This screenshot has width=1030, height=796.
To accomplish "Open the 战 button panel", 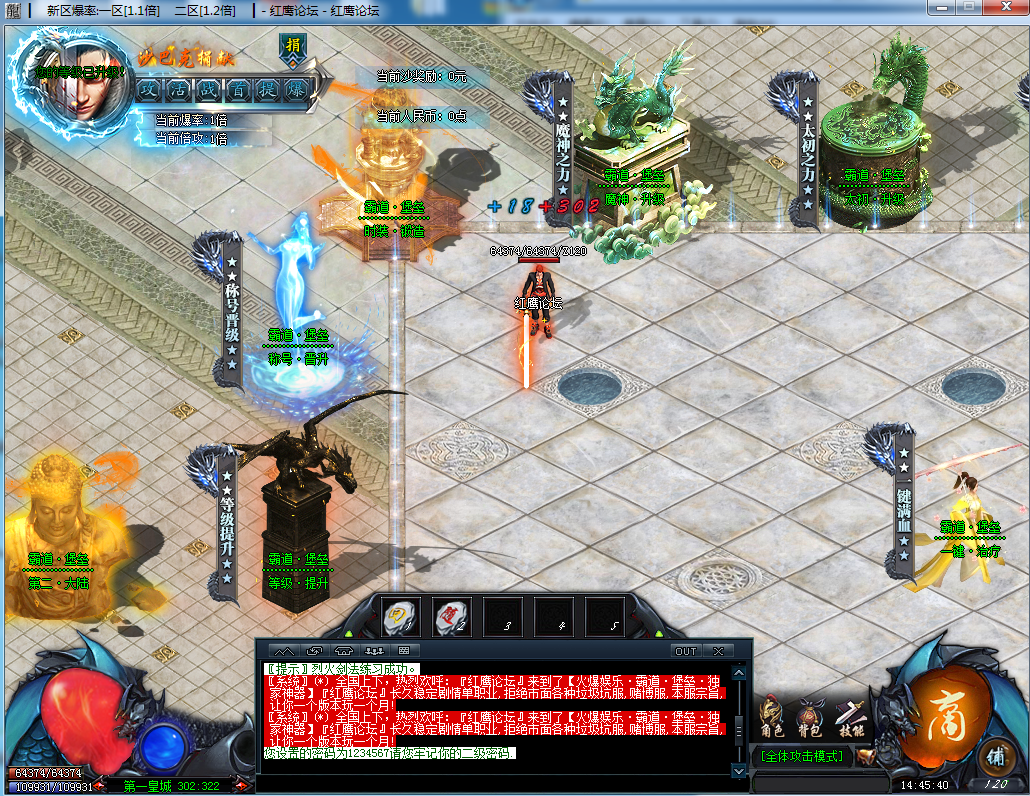I will 208,88.
